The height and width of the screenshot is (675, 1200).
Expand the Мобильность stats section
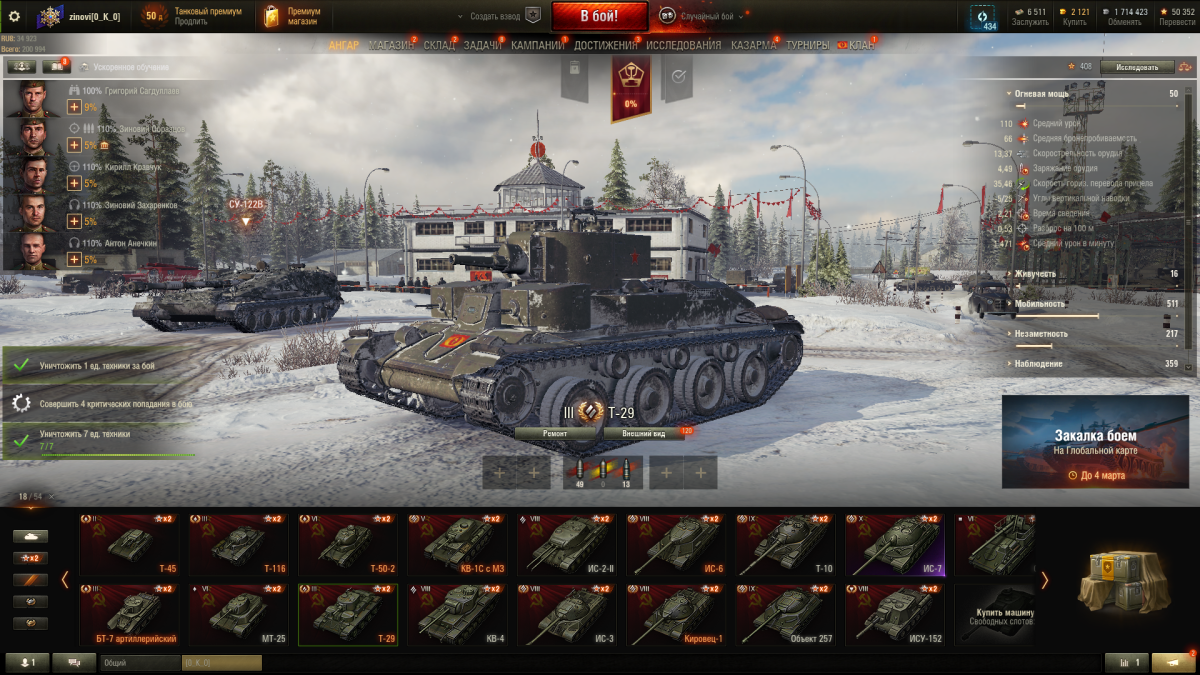click(x=1040, y=303)
